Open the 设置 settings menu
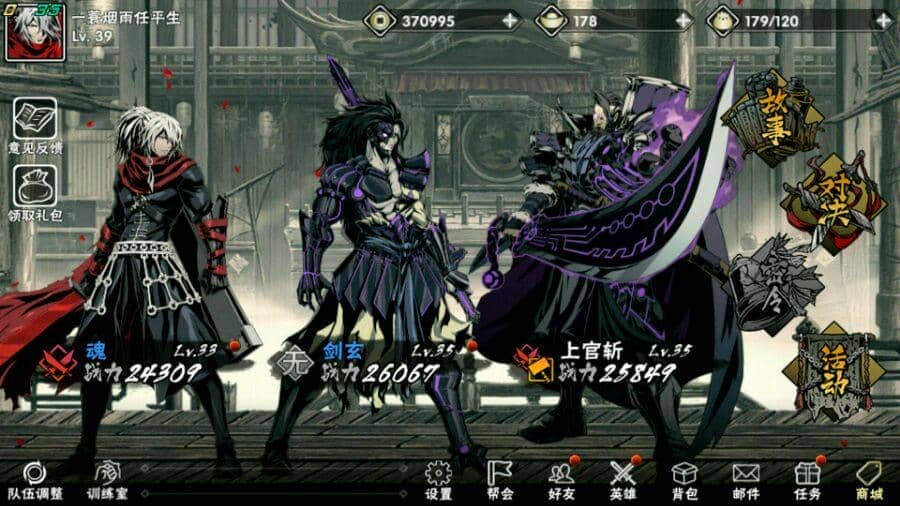 [438, 481]
